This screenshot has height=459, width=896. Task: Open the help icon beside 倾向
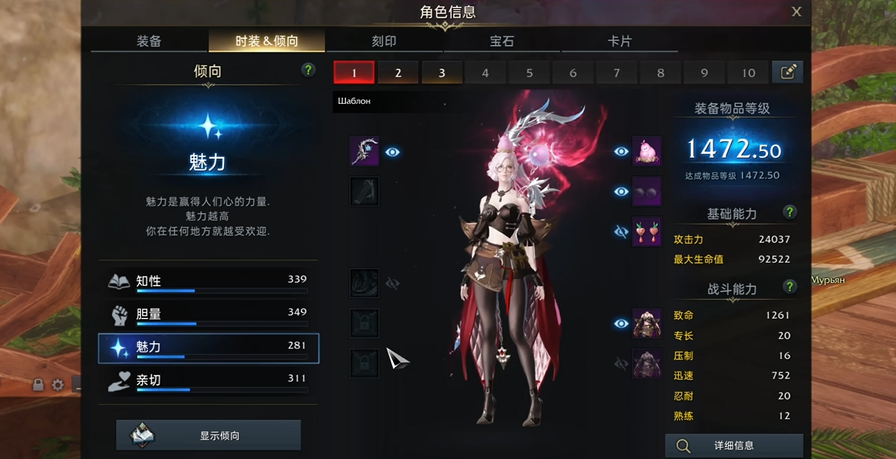[308, 71]
